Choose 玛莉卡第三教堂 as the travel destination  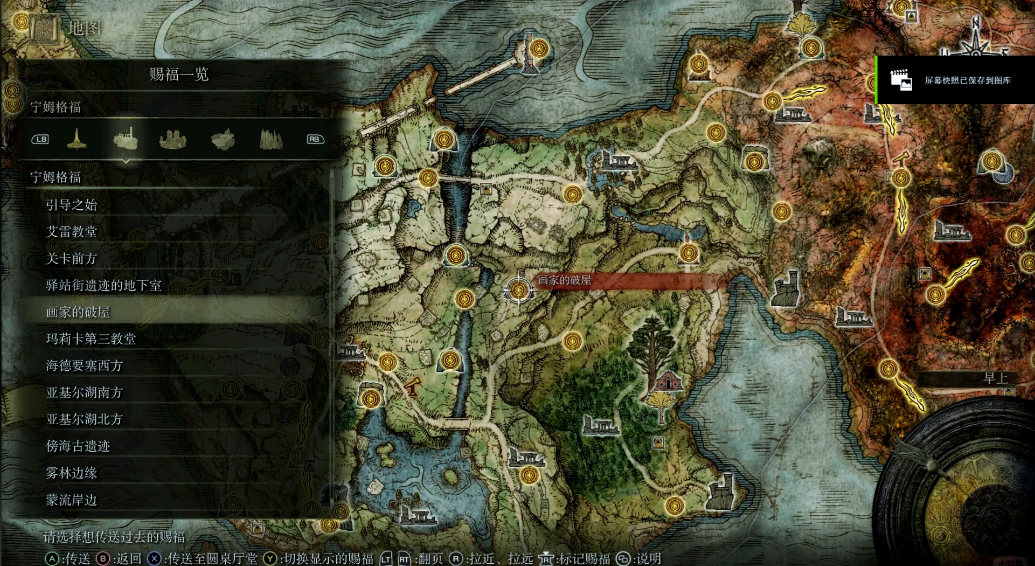coord(91,339)
